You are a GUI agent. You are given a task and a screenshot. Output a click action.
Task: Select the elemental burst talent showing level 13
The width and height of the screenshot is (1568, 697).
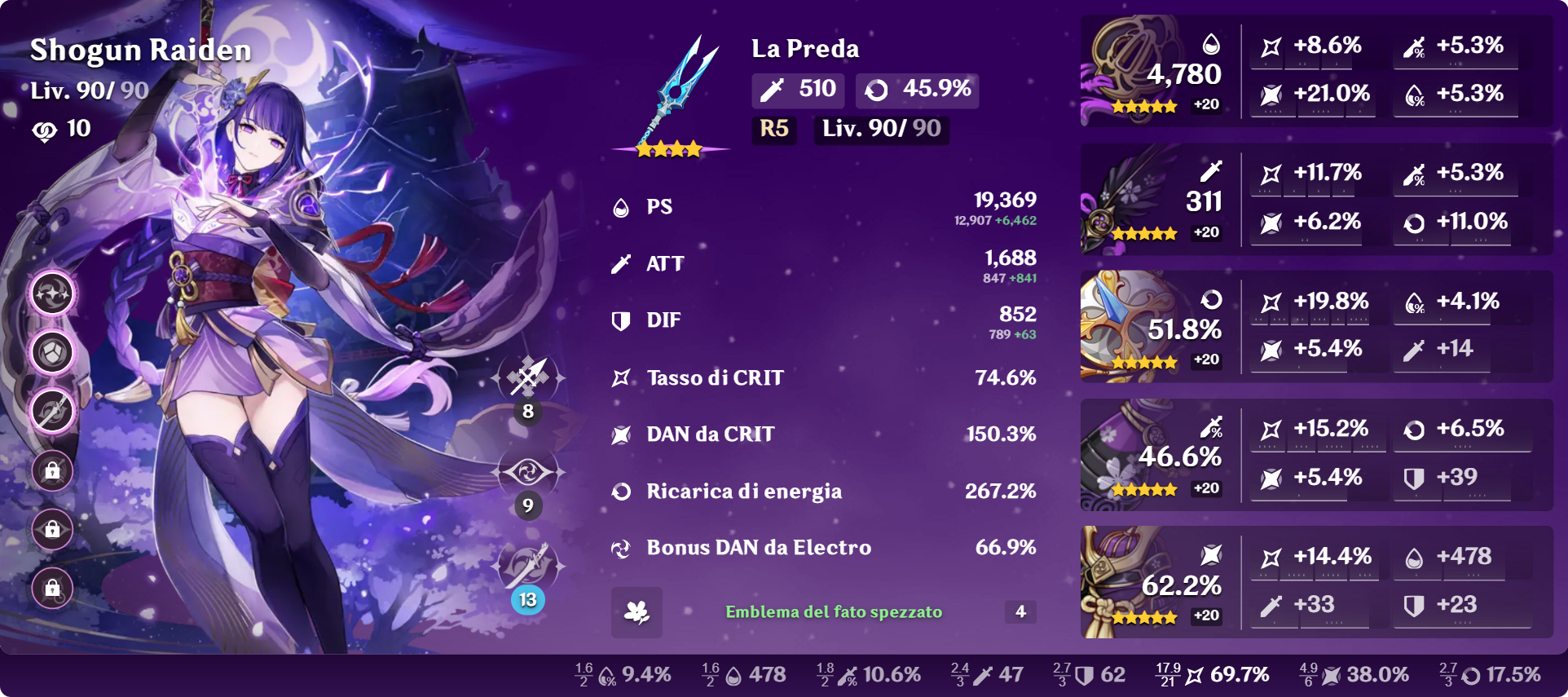coord(528,565)
